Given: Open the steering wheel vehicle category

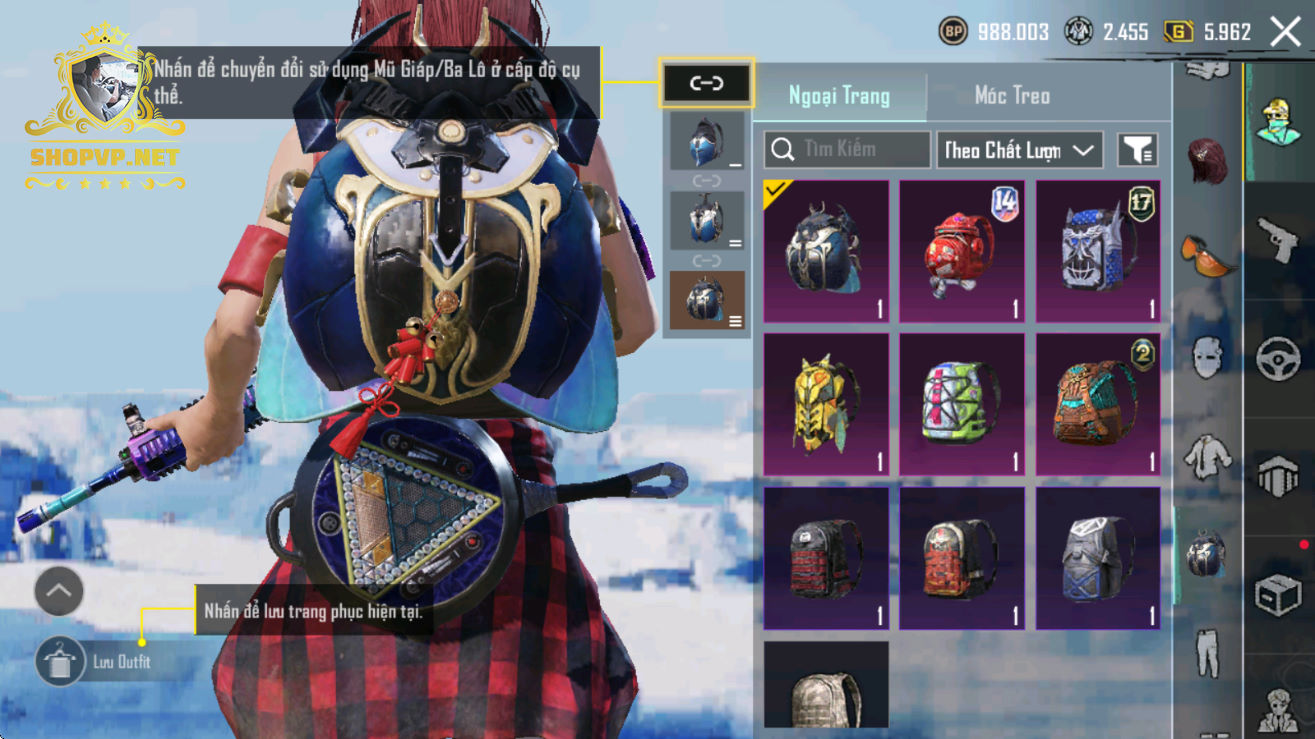Looking at the screenshot, I should pos(1277,360).
